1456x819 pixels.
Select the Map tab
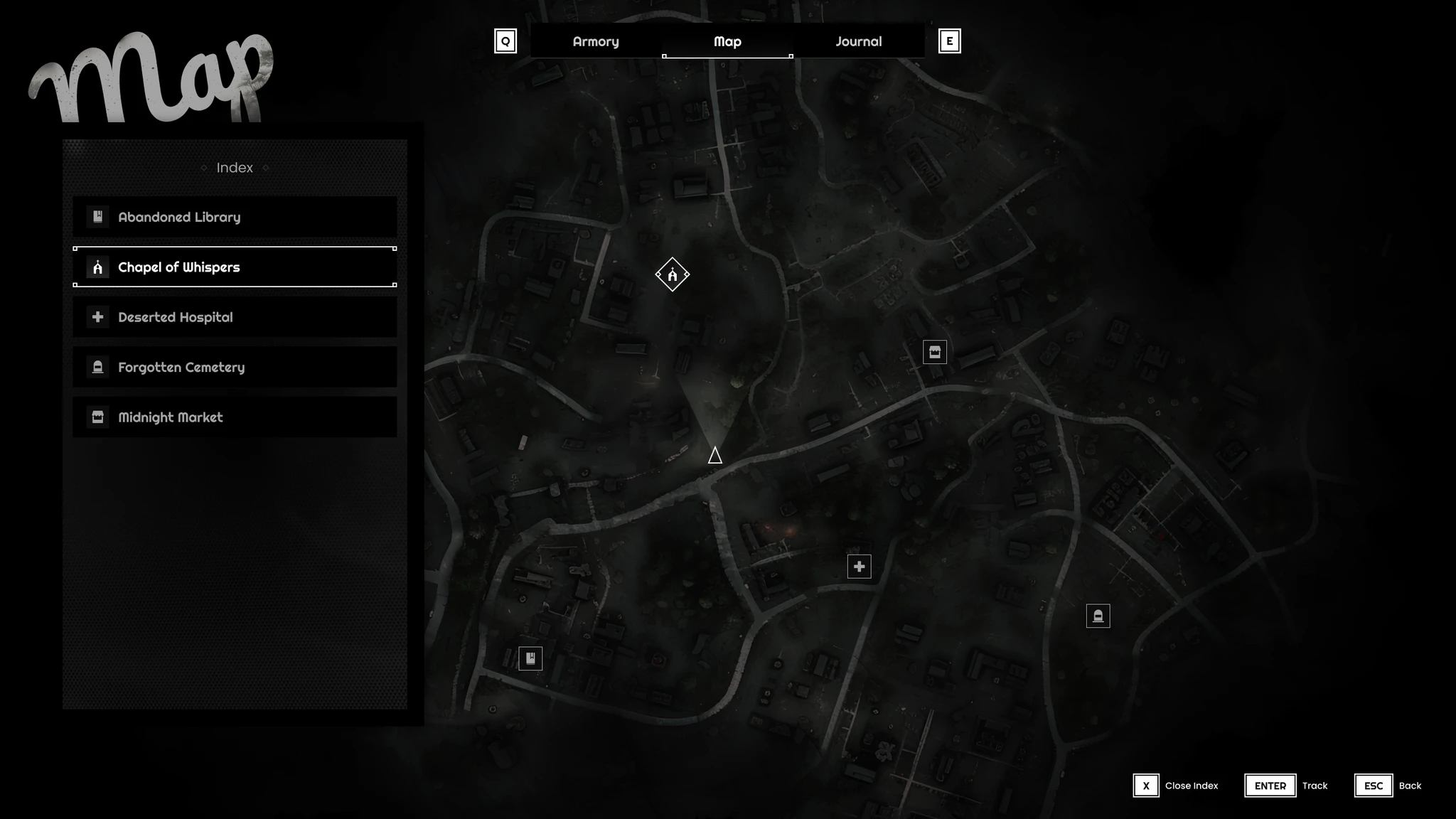pyautogui.click(x=727, y=41)
